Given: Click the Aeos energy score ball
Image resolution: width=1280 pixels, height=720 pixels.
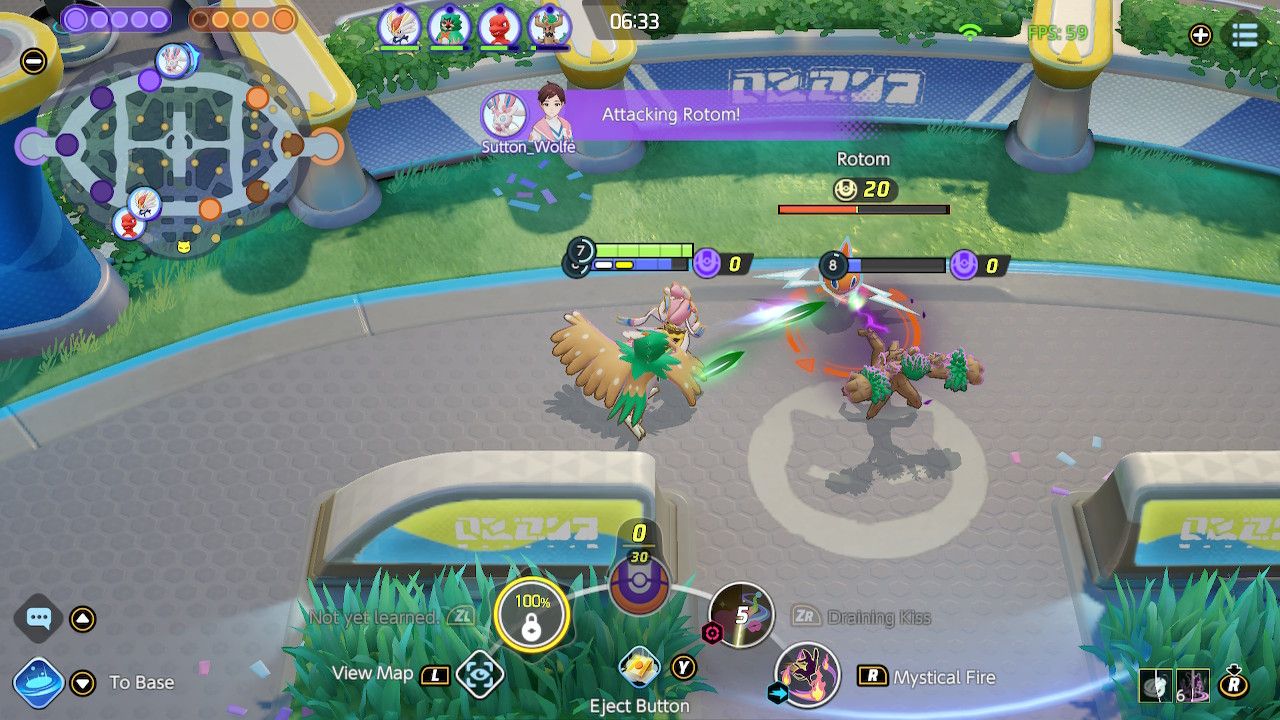Looking at the screenshot, I should (x=639, y=585).
